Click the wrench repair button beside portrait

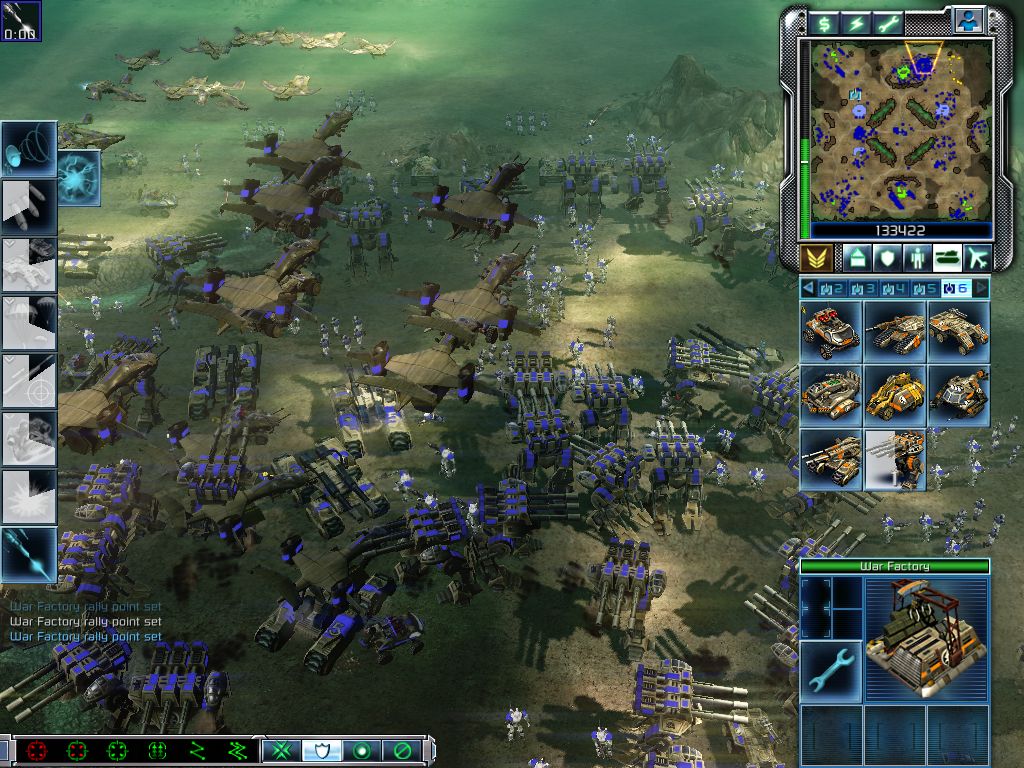click(x=830, y=669)
